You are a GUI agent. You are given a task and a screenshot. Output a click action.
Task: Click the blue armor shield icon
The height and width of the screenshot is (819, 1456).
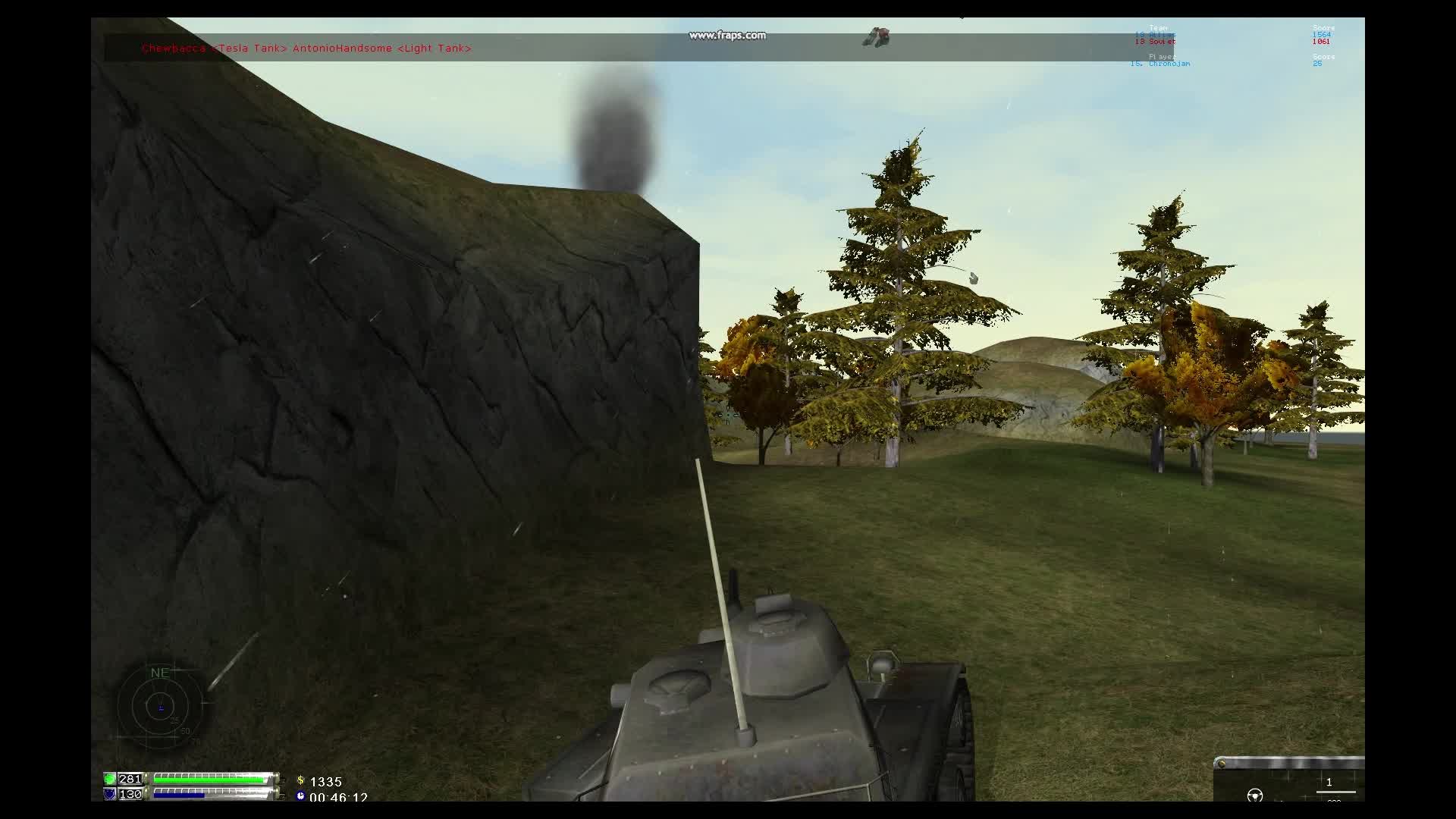(x=111, y=795)
